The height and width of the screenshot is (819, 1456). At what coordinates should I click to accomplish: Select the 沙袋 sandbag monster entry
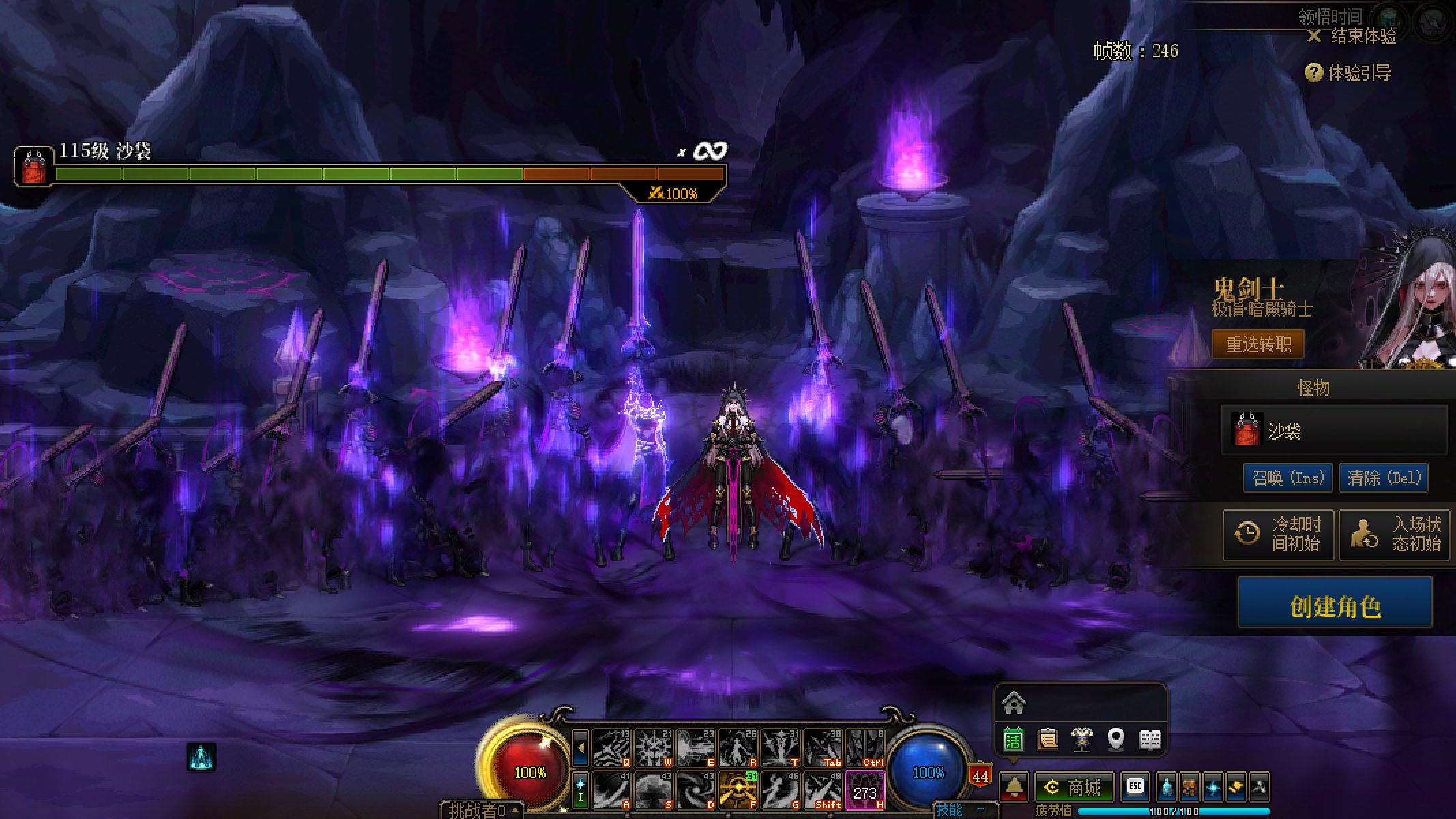1334,431
